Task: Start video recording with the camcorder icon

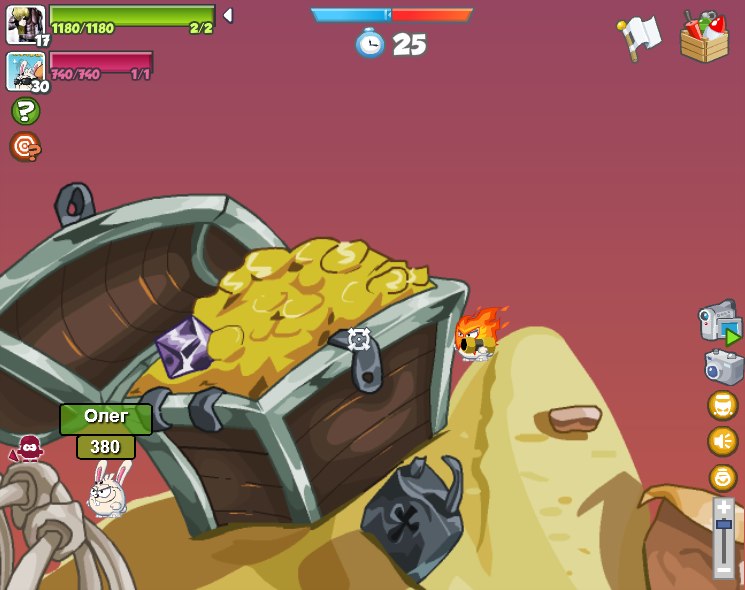Action: 719,323
